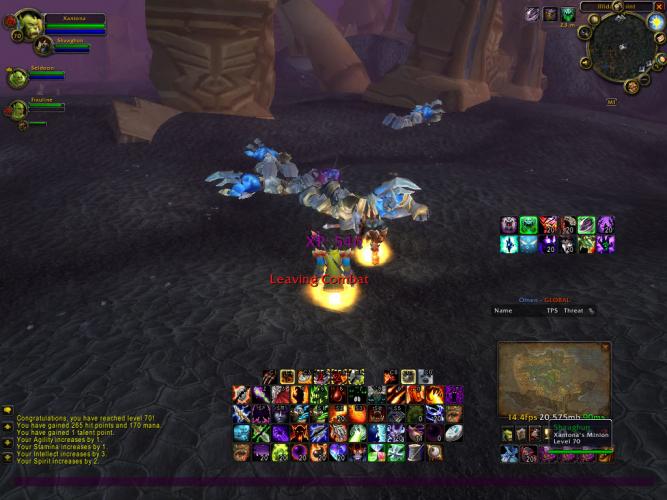Screen dimensions: 667x500
Task: Click the green buff icon showing 23 m
Action: coord(567,14)
